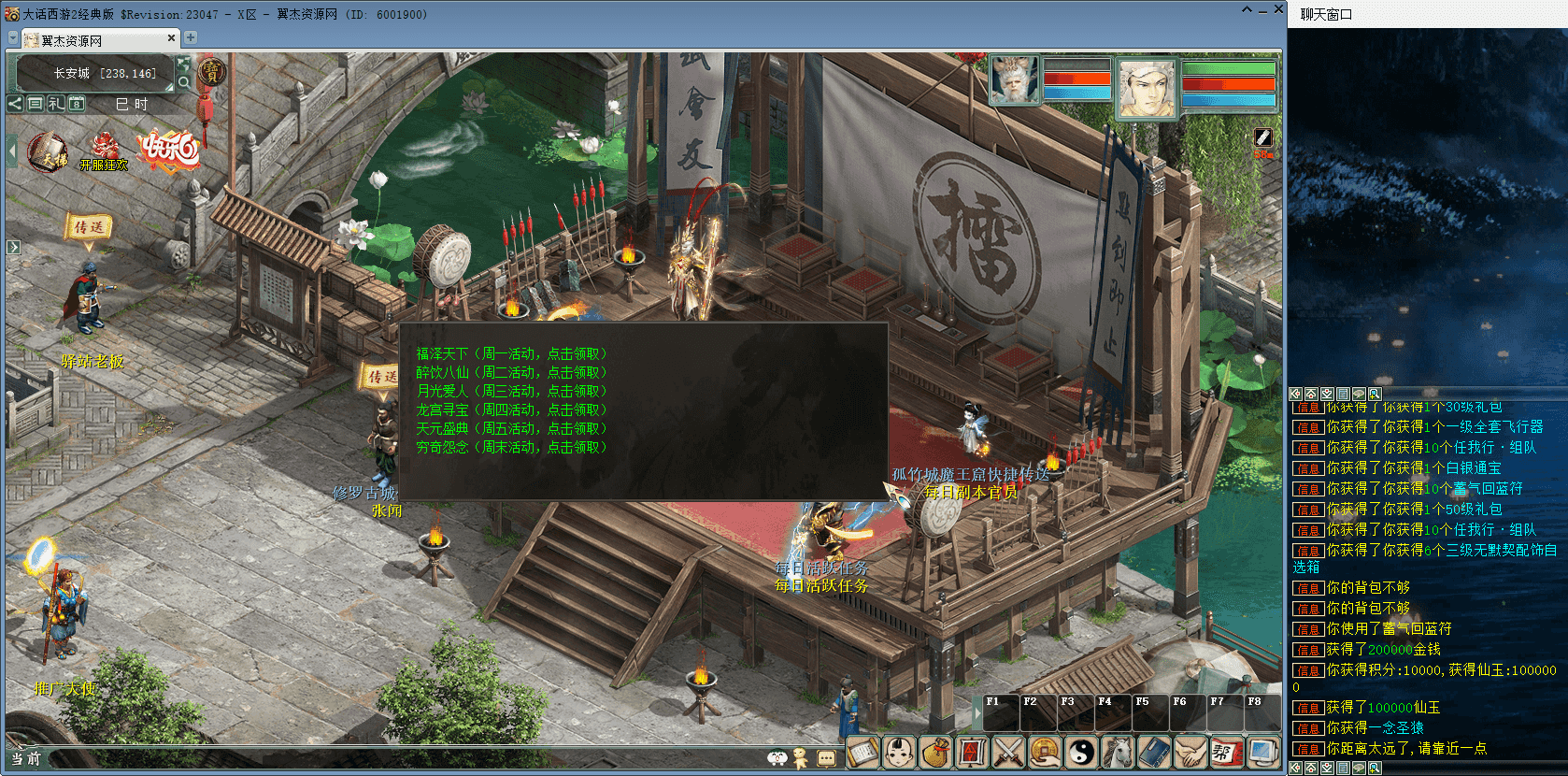Open the 开服狂欢 event icon
The image size is (1568, 776).
click(x=104, y=151)
